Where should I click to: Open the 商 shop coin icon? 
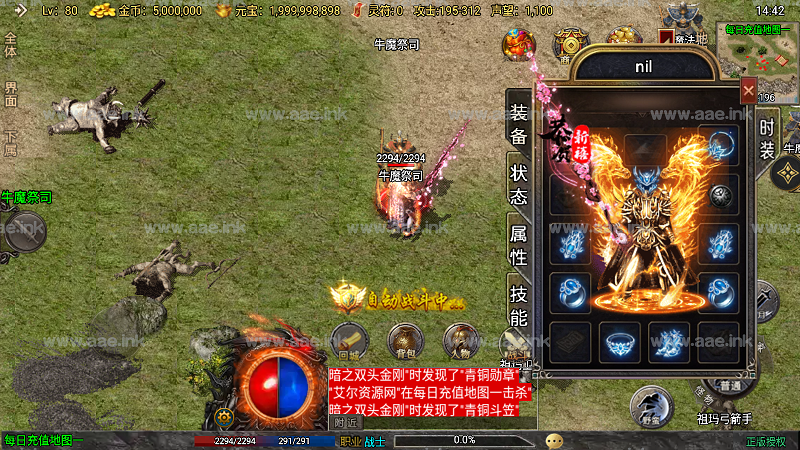tap(571, 45)
